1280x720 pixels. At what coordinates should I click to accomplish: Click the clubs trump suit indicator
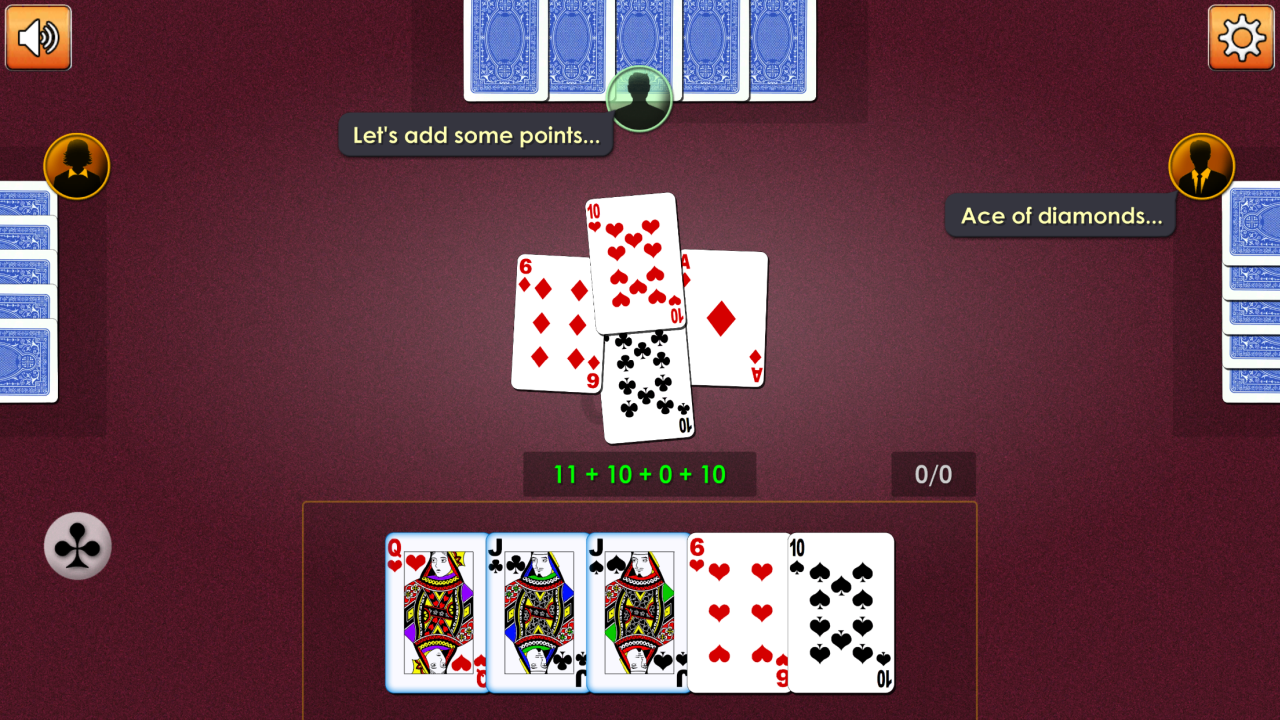coord(77,547)
